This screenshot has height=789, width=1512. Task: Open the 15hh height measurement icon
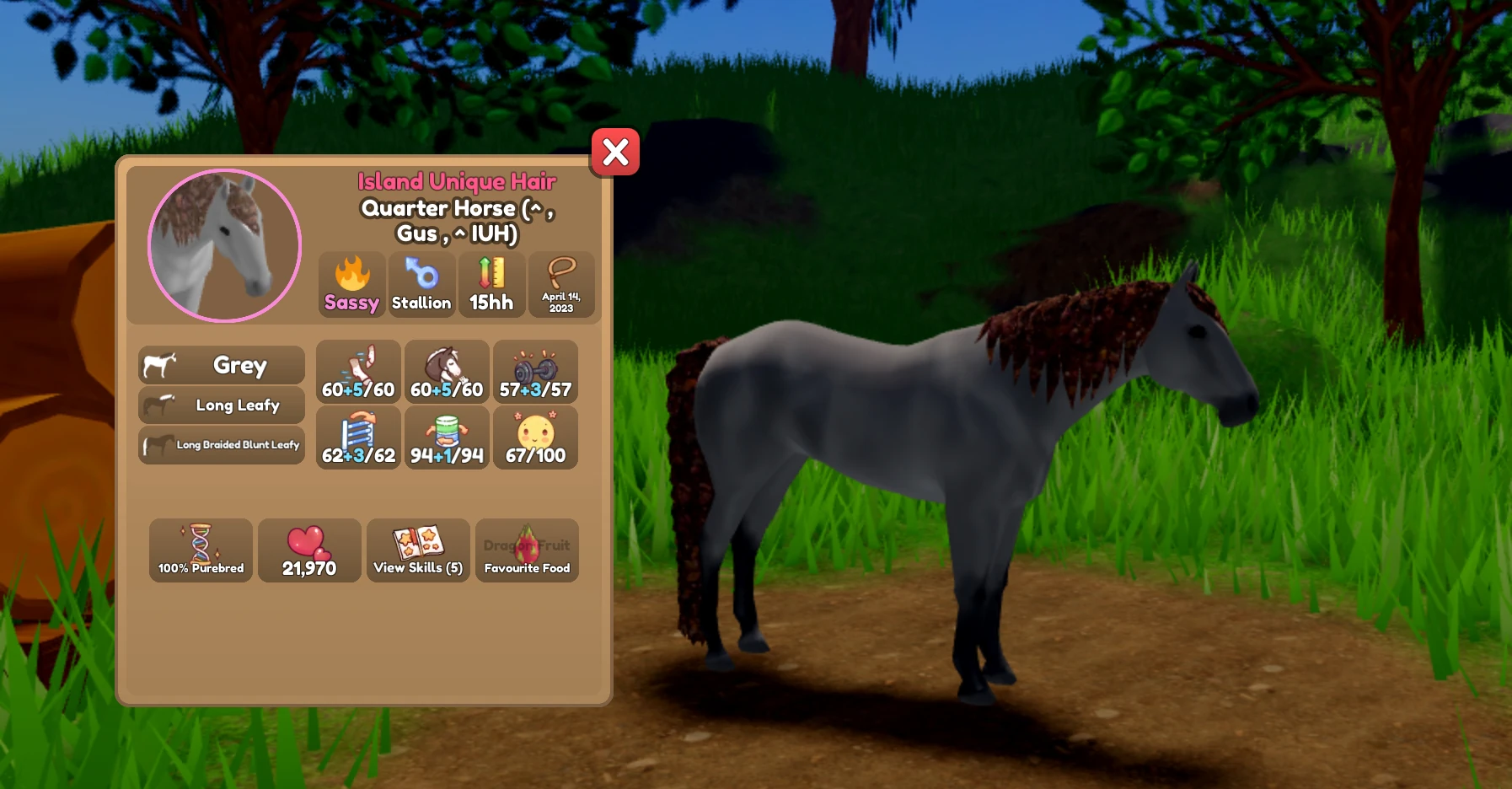pos(492,284)
